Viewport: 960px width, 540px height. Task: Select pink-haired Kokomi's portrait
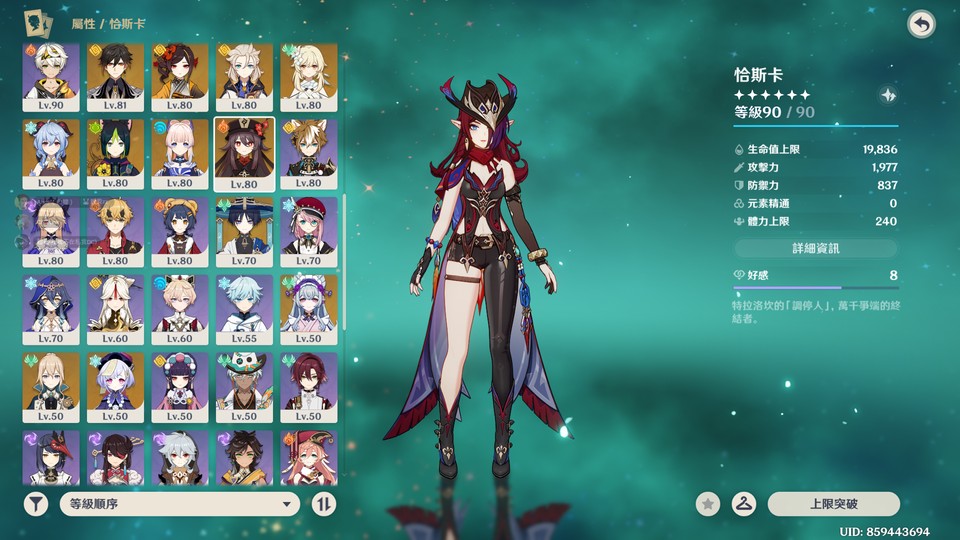click(x=180, y=154)
